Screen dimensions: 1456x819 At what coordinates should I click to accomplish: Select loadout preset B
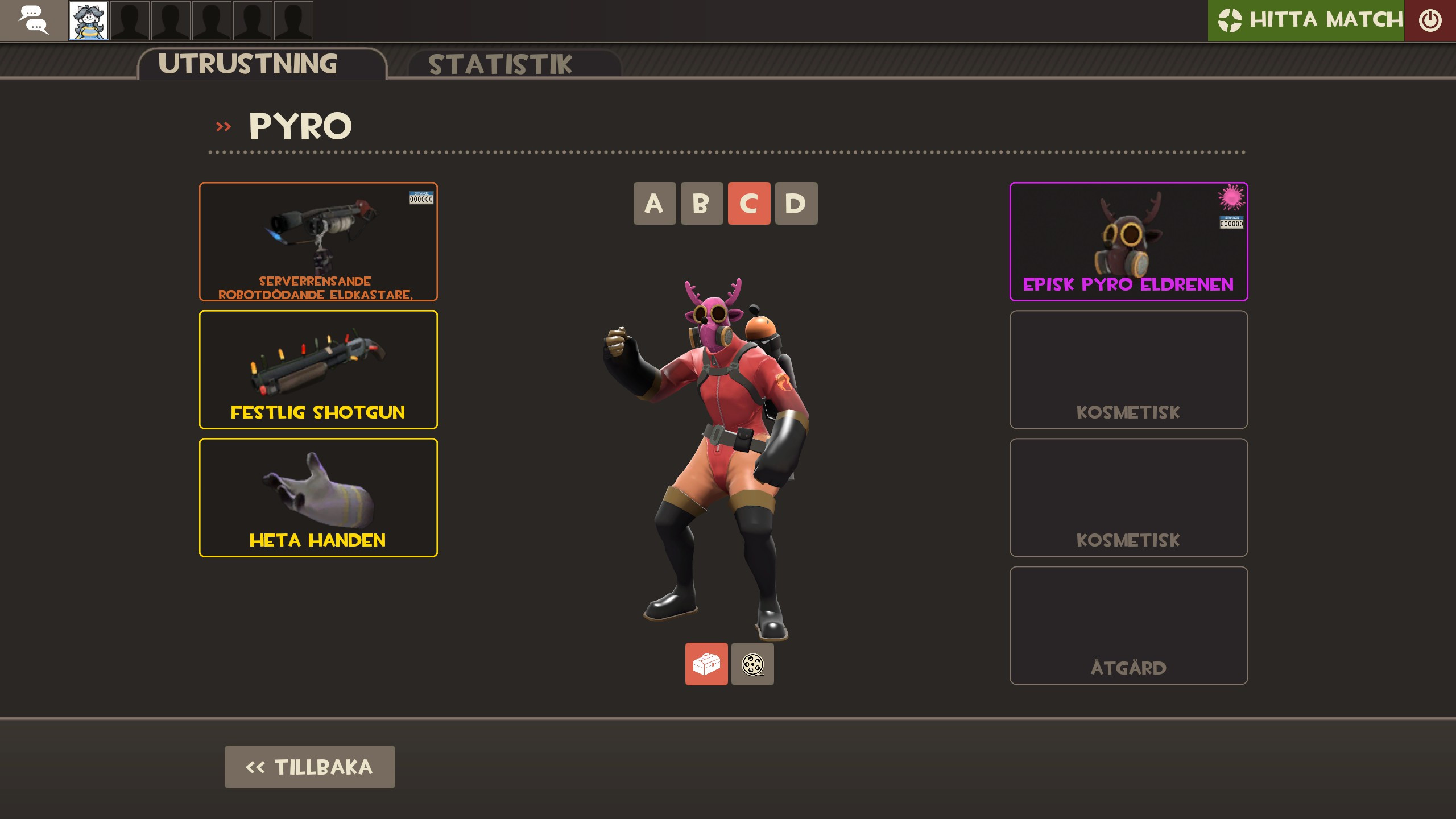(x=702, y=204)
